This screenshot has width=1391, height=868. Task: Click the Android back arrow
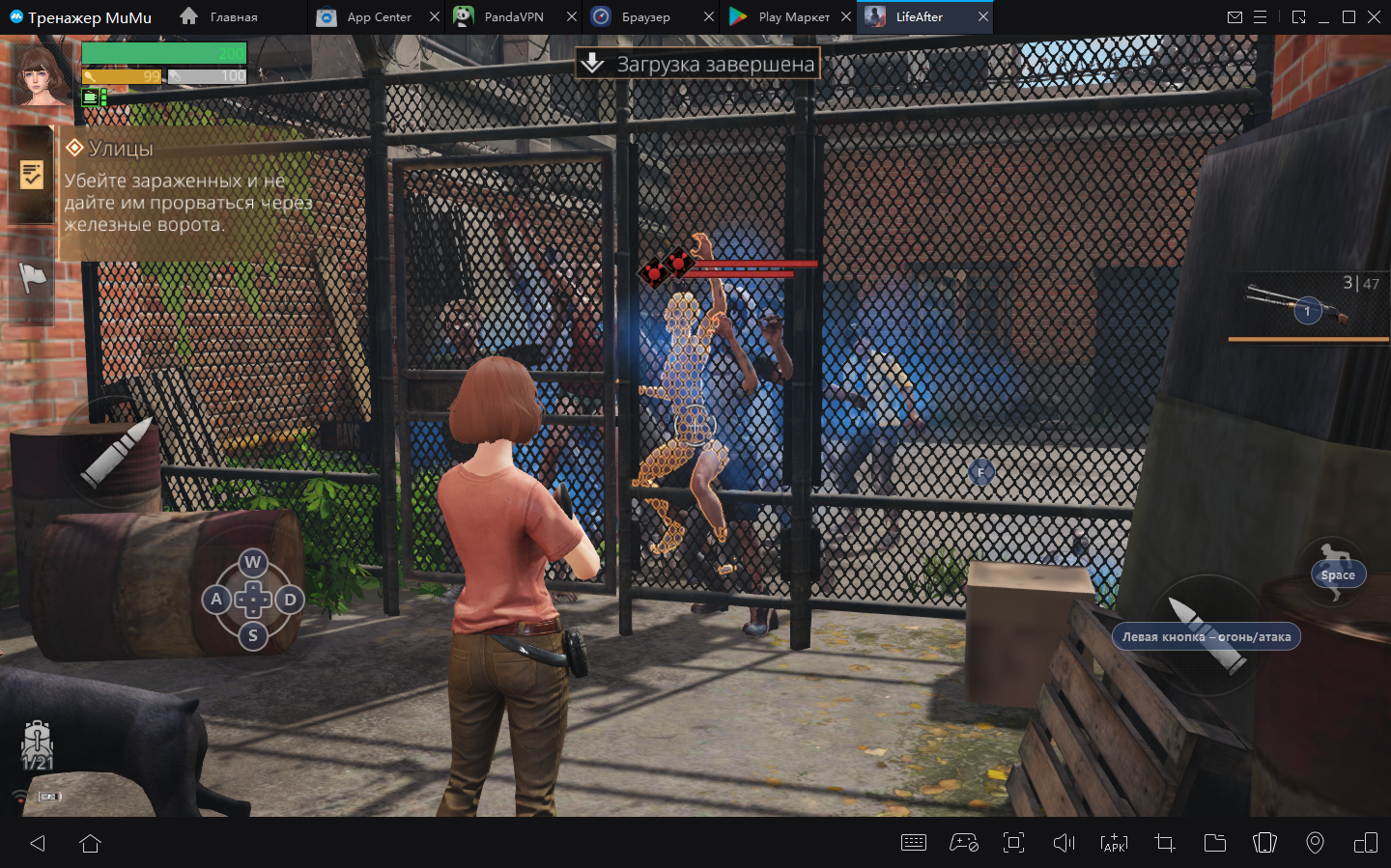coord(38,843)
